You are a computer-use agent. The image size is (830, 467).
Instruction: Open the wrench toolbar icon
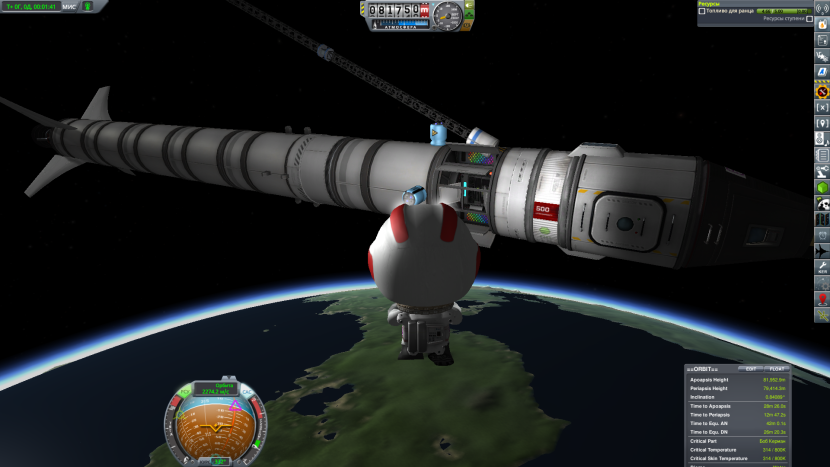(x=822, y=264)
